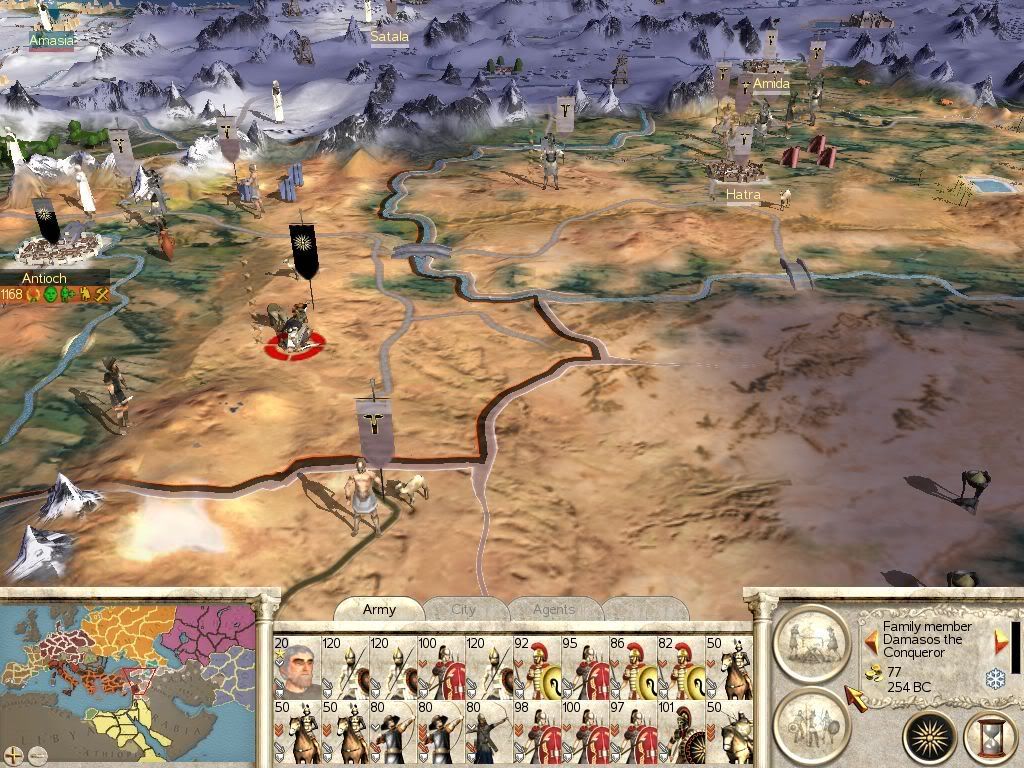Select the 100-man red-shield infantry card

(440, 667)
